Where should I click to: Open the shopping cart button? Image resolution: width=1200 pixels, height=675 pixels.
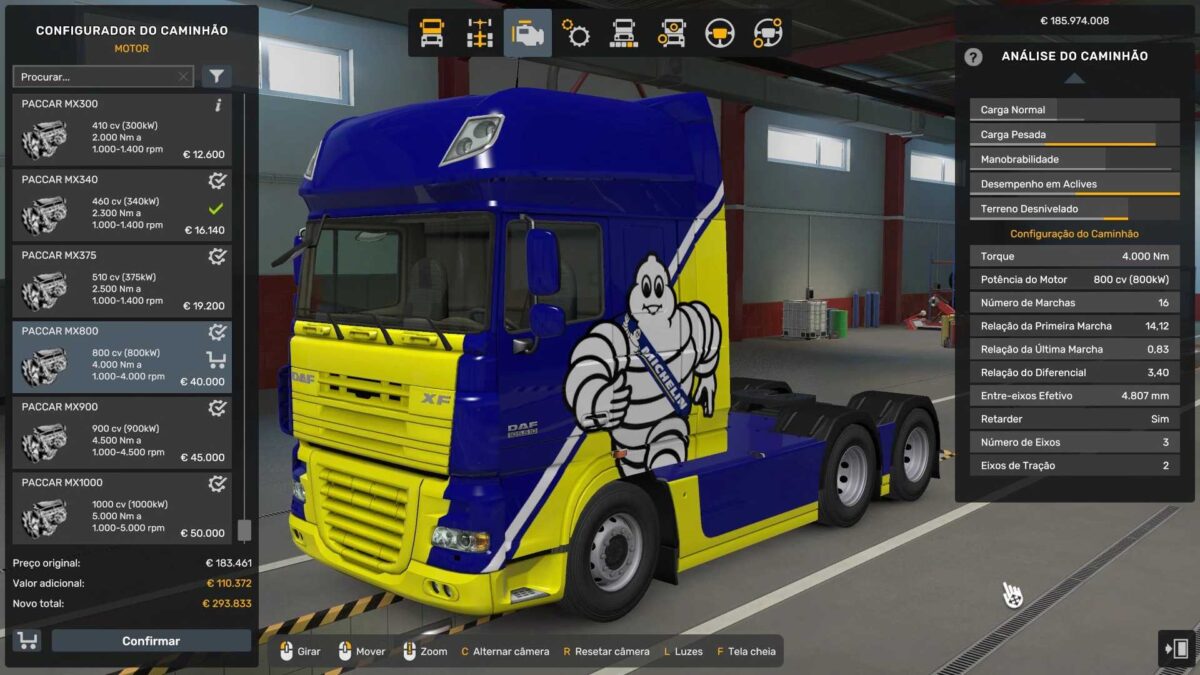point(27,641)
